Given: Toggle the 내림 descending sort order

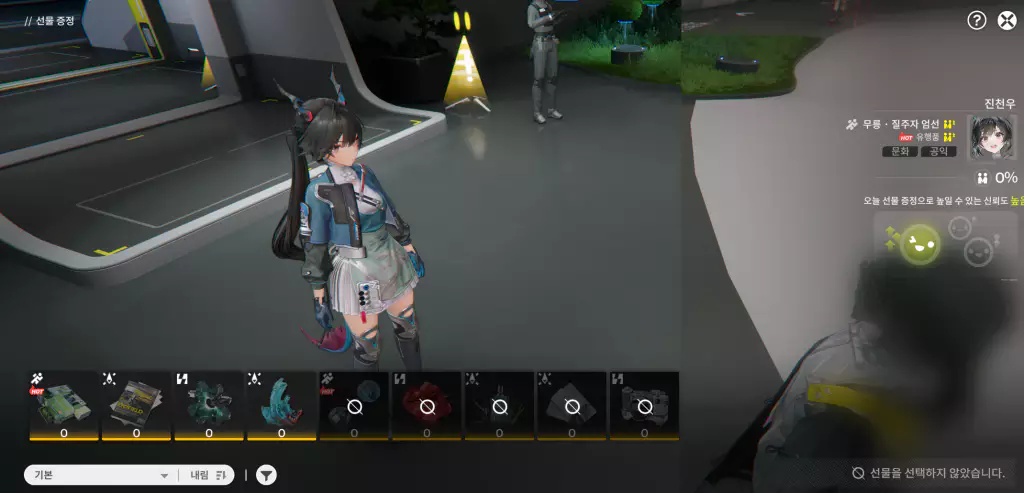Looking at the screenshot, I should (x=207, y=475).
